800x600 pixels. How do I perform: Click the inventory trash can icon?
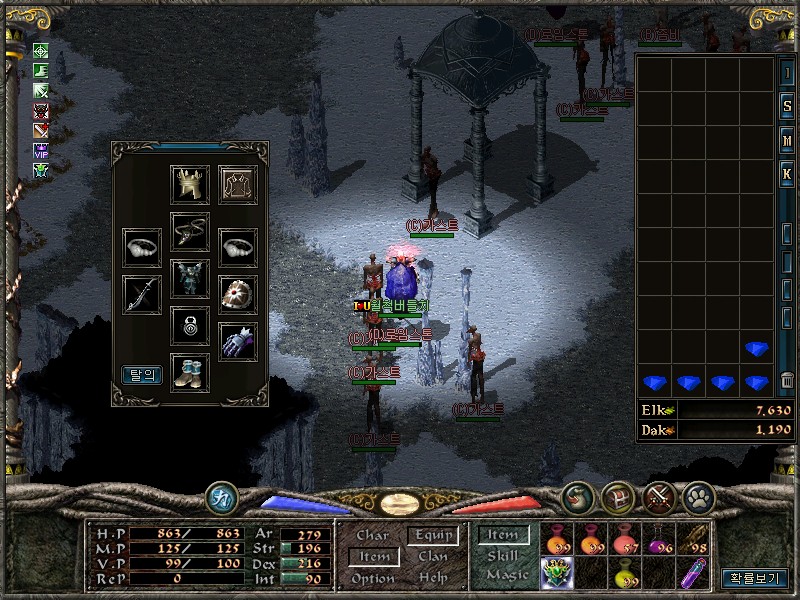click(x=787, y=380)
